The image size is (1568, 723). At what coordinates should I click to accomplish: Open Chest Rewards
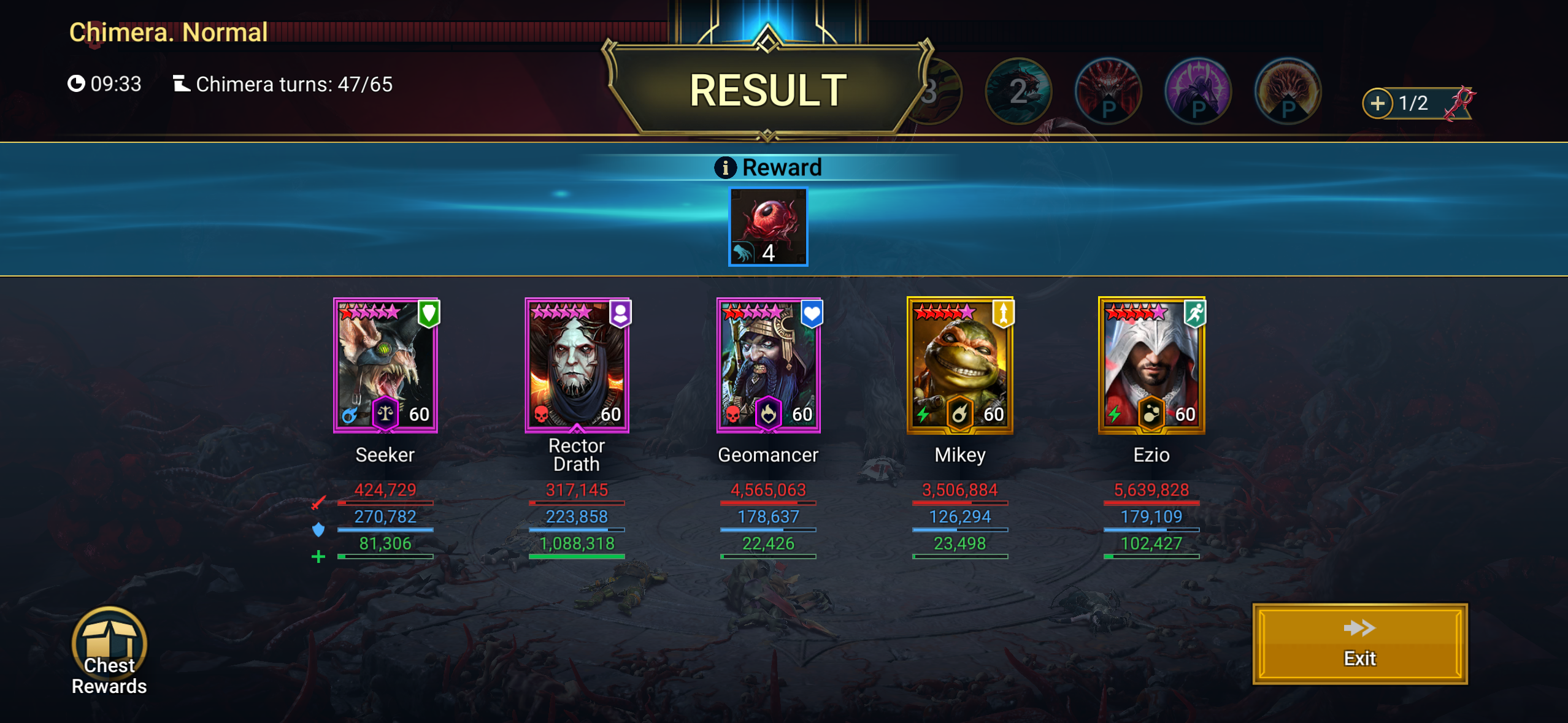[109, 650]
